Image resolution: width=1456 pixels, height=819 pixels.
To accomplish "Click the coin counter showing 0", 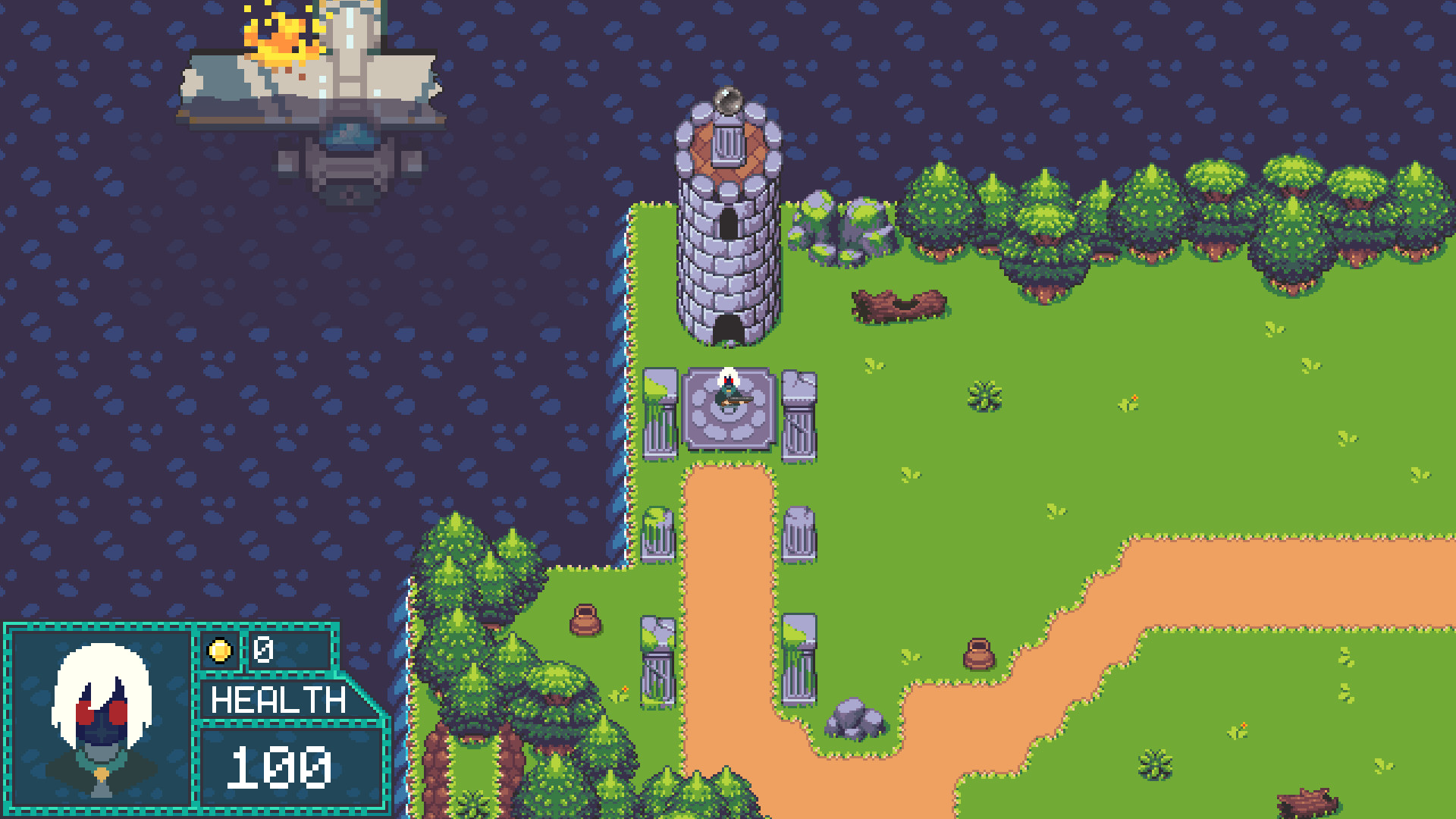I will pos(264,651).
